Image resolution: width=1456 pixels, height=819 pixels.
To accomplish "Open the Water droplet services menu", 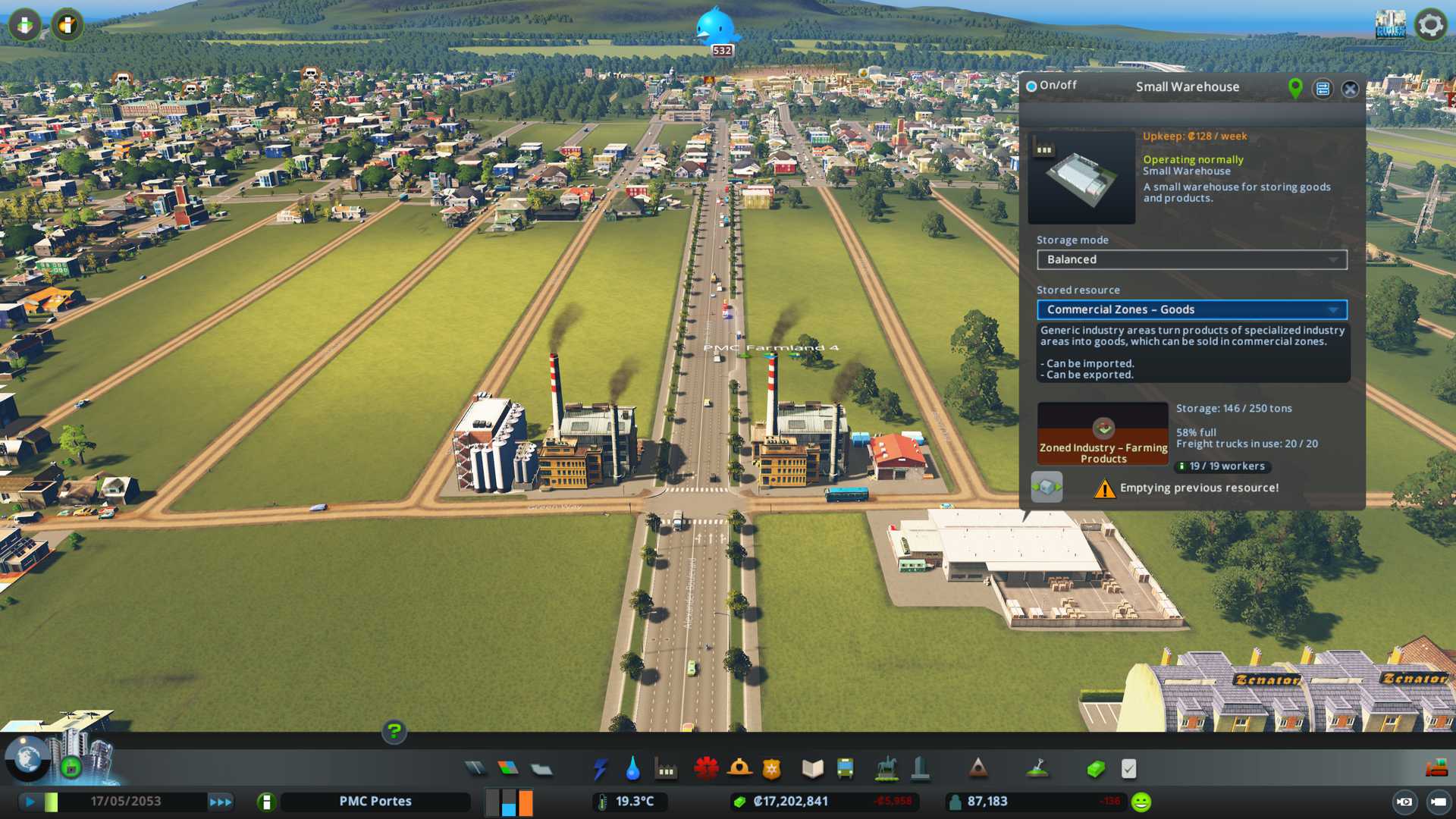I will [632, 769].
